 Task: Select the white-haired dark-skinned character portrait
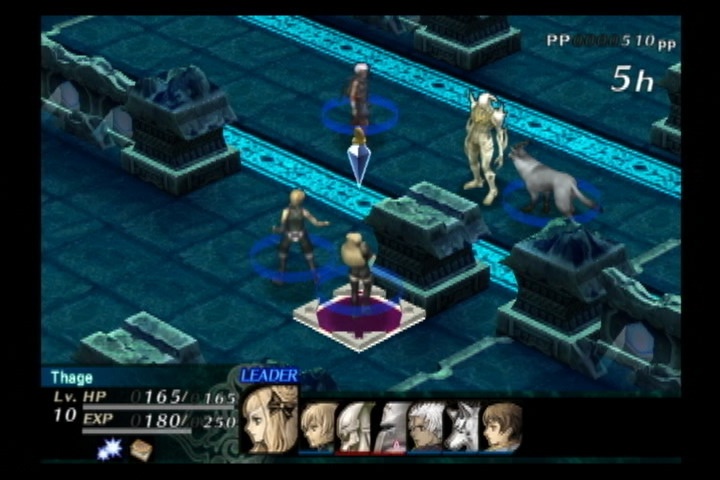426,427
